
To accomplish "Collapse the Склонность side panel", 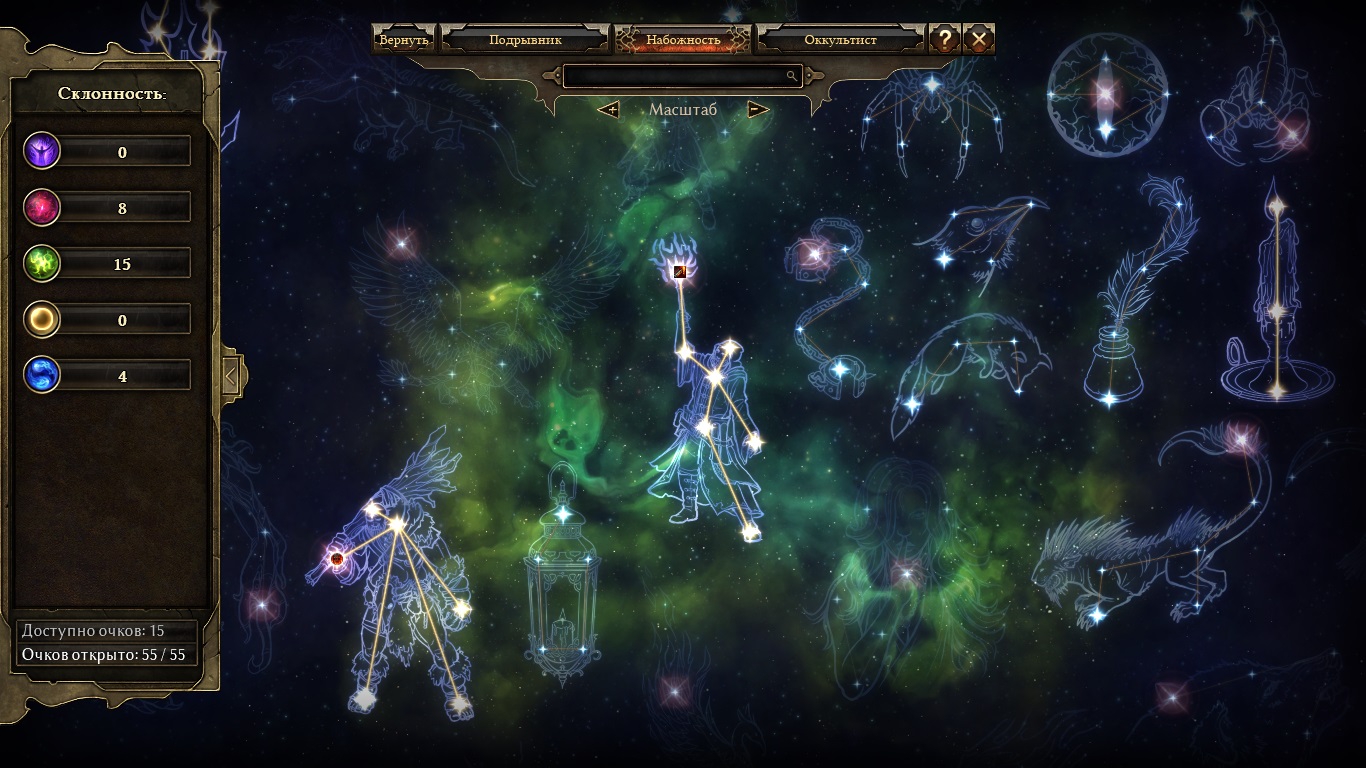I will click(x=230, y=376).
